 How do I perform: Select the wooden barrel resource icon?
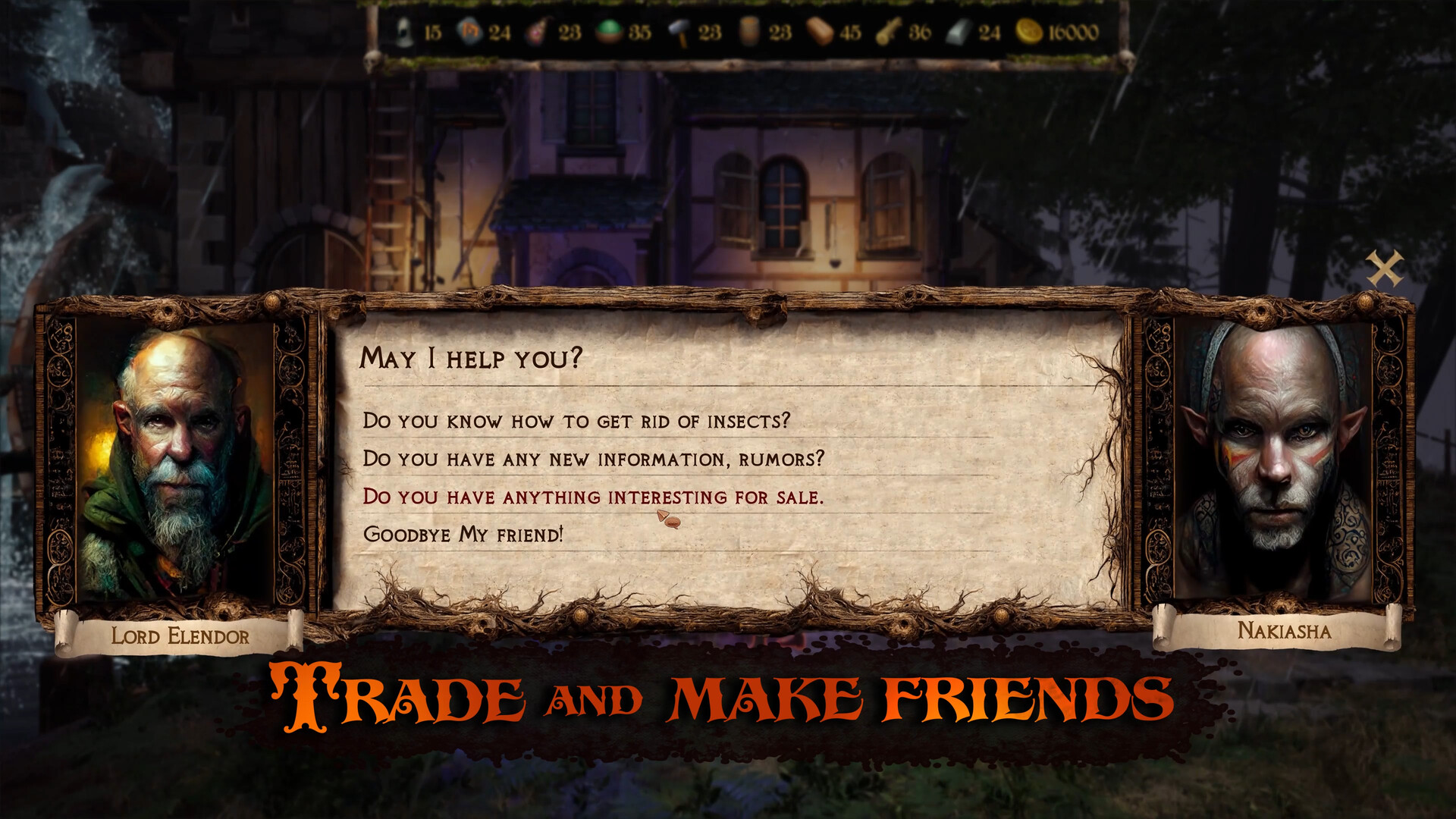click(x=751, y=32)
